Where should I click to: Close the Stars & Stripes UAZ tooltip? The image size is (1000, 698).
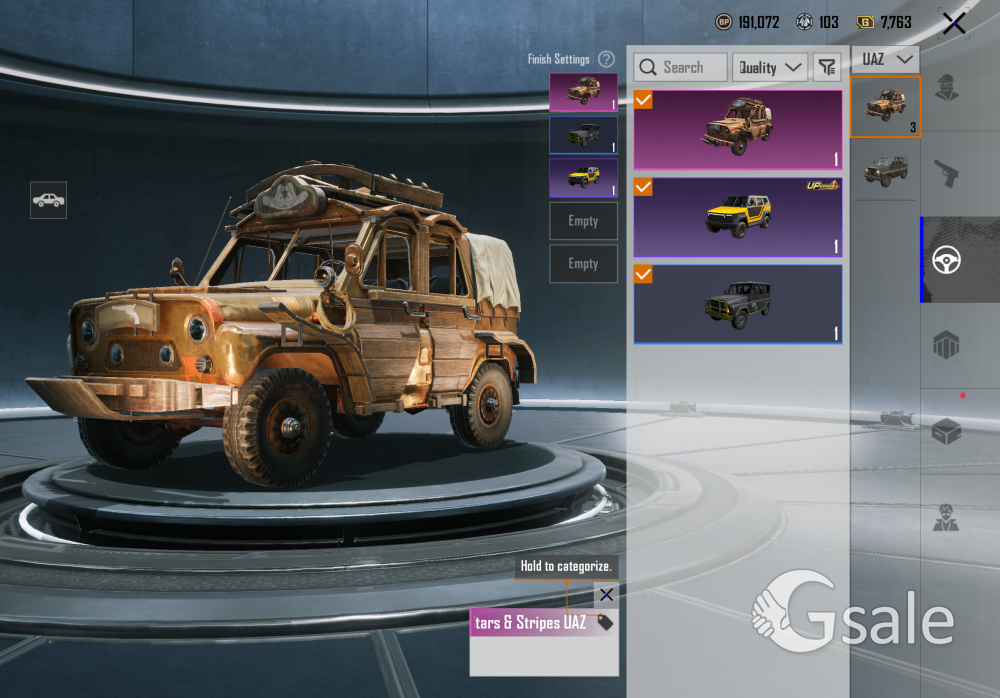pos(606,595)
